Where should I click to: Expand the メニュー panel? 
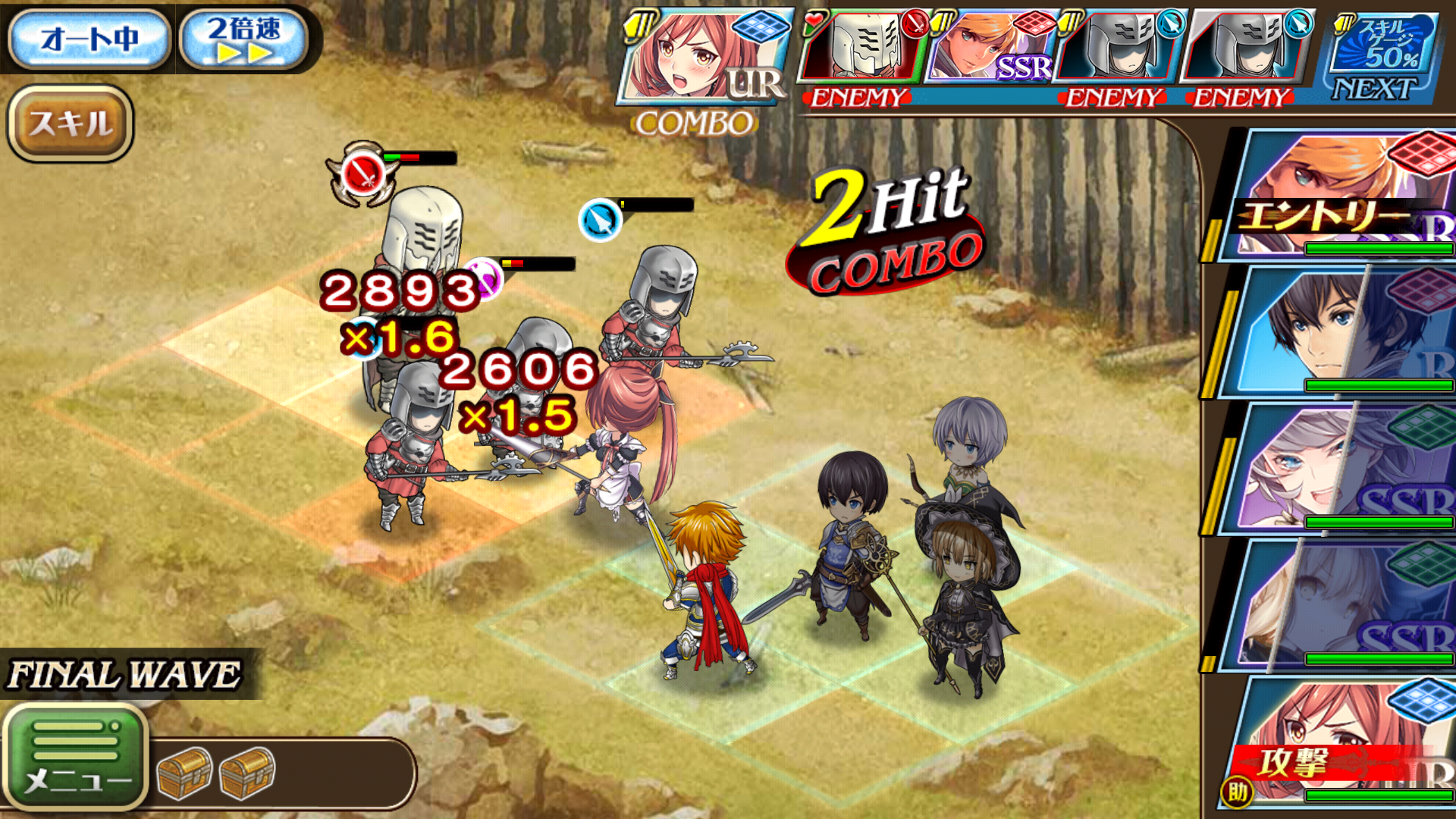[x=80, y=755]
